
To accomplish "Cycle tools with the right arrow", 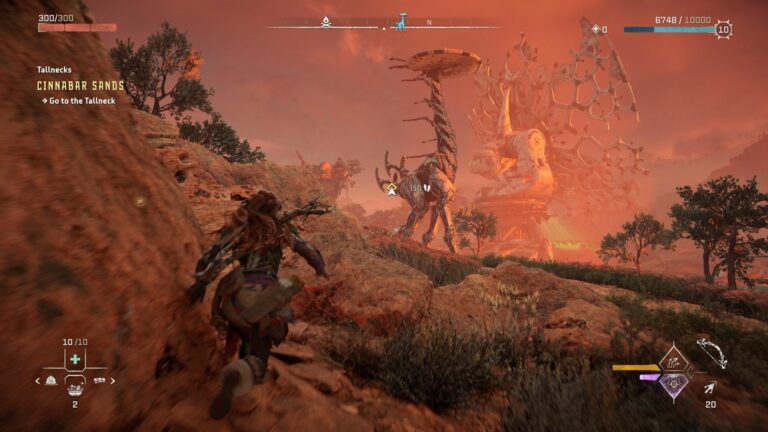I will (113, 381).
